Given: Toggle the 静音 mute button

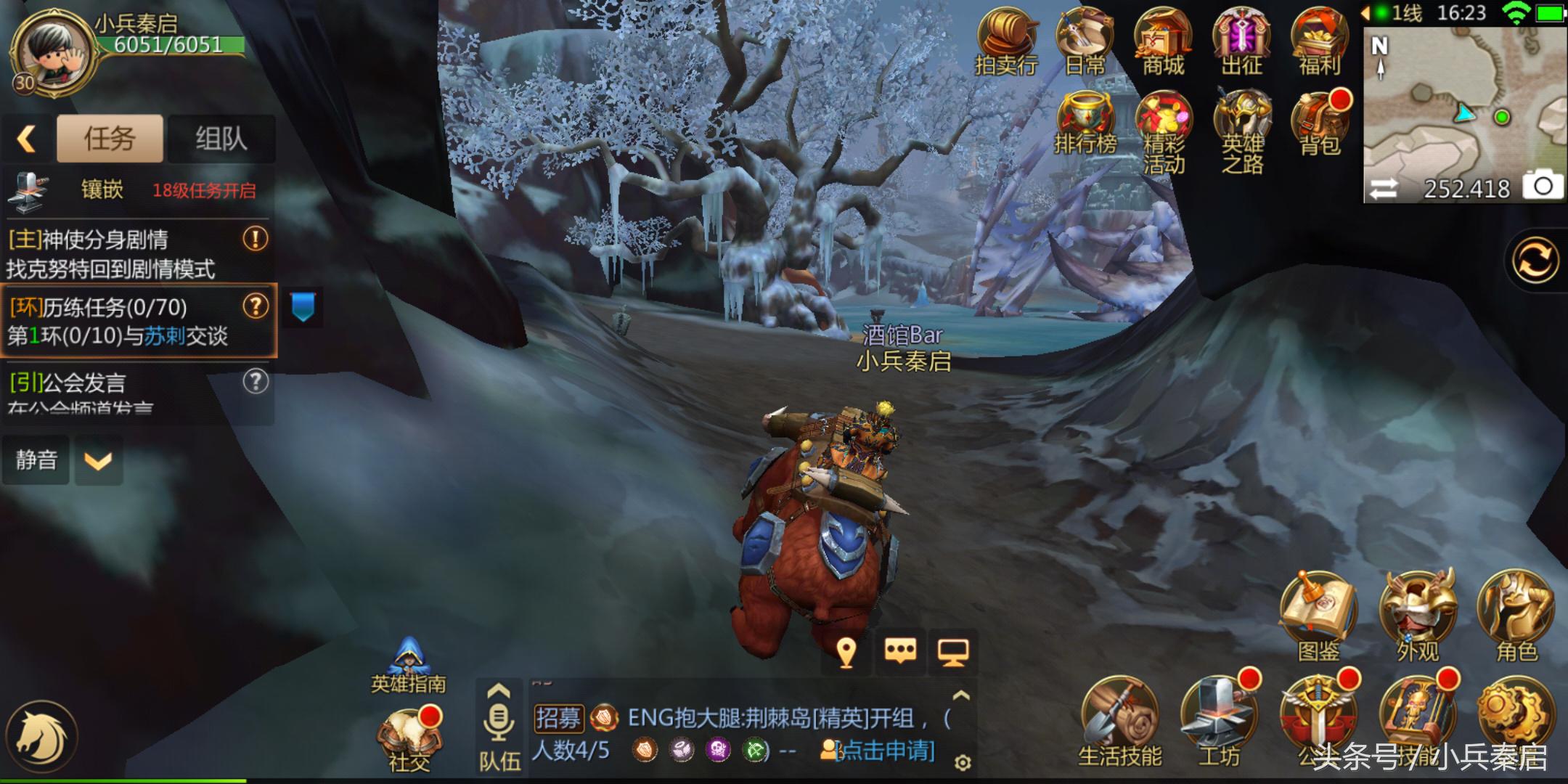Looking at the screenshot, I should (36, 459).
